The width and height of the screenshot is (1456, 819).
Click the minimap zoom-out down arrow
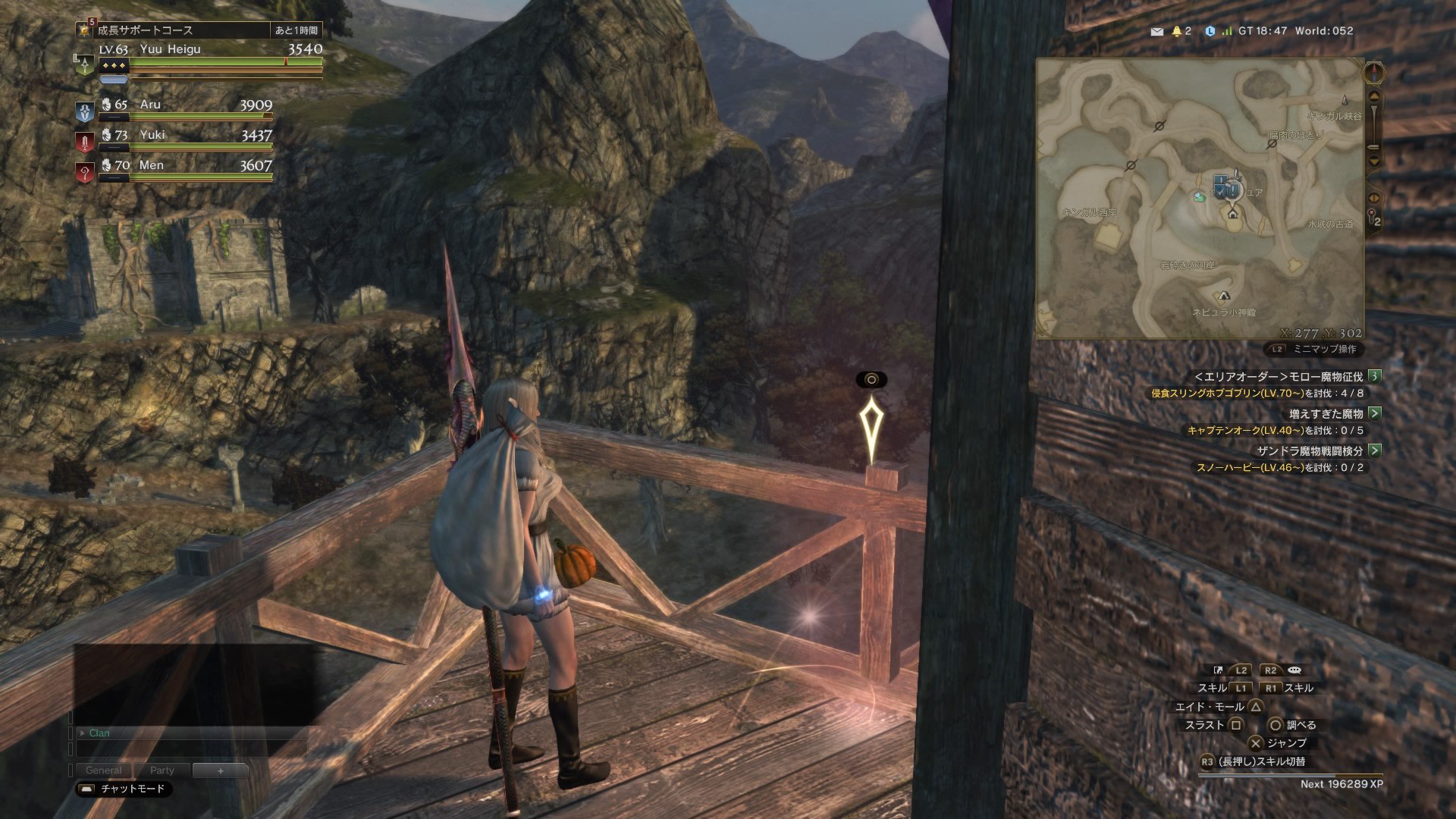[1373, 161]
